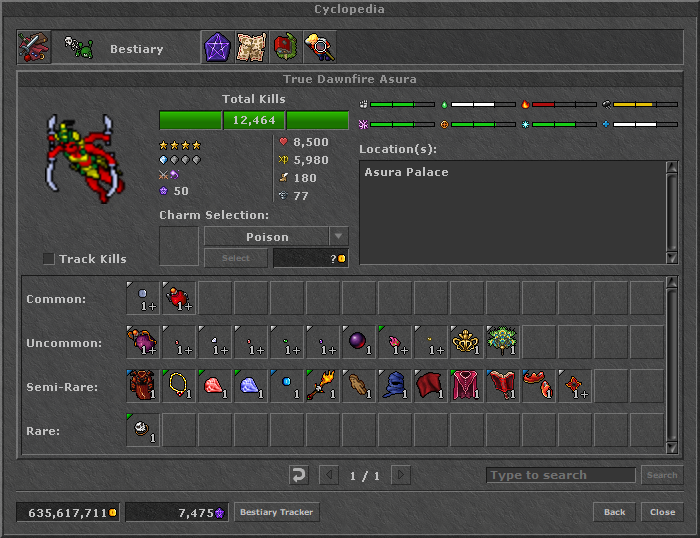
Task: Select the golden crown loot item
Action: pos(467,342)
